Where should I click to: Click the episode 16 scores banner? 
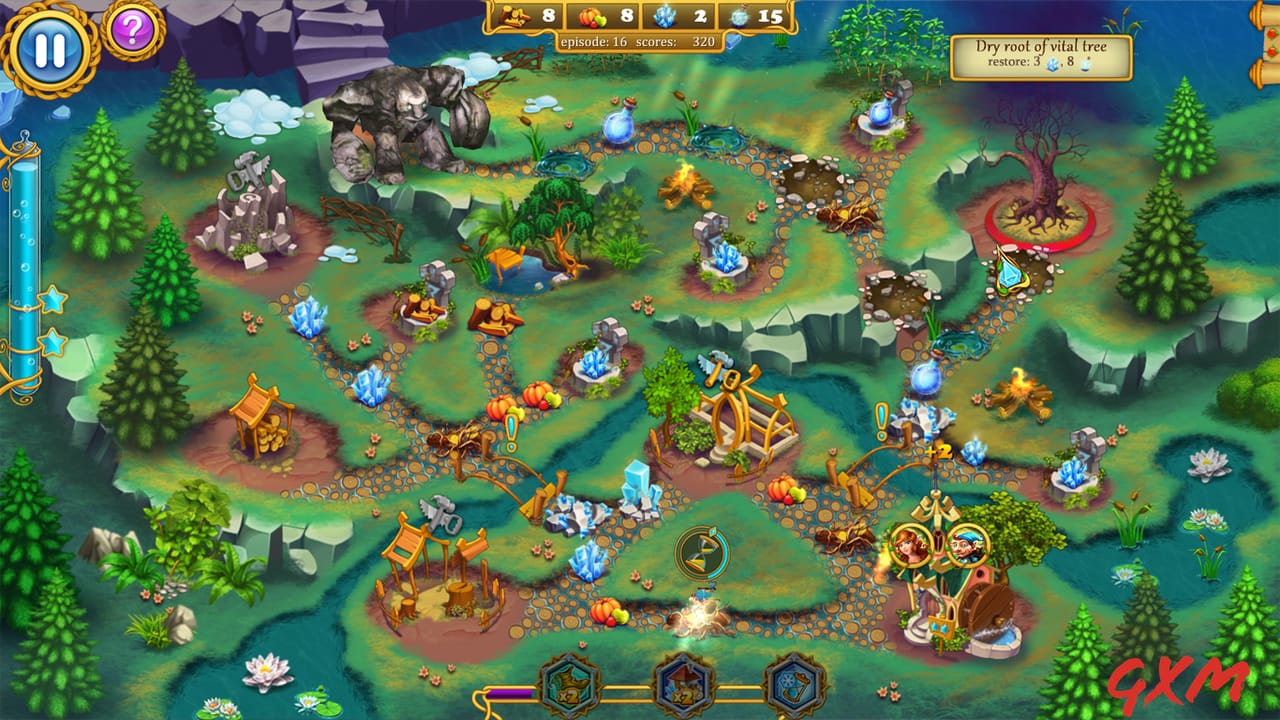coord(640,44)
